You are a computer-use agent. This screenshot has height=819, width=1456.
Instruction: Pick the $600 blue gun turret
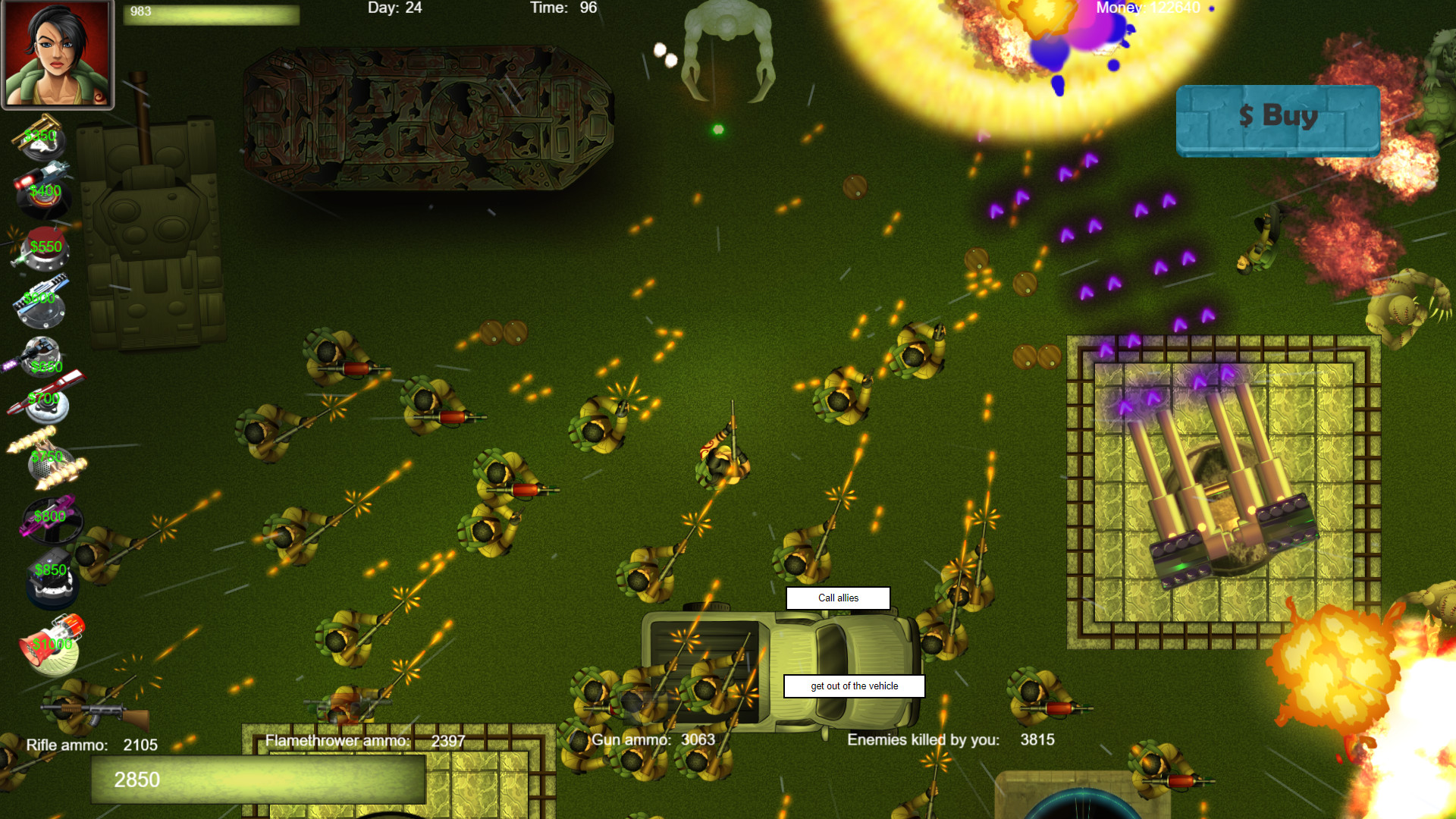[x=42, y=300]
